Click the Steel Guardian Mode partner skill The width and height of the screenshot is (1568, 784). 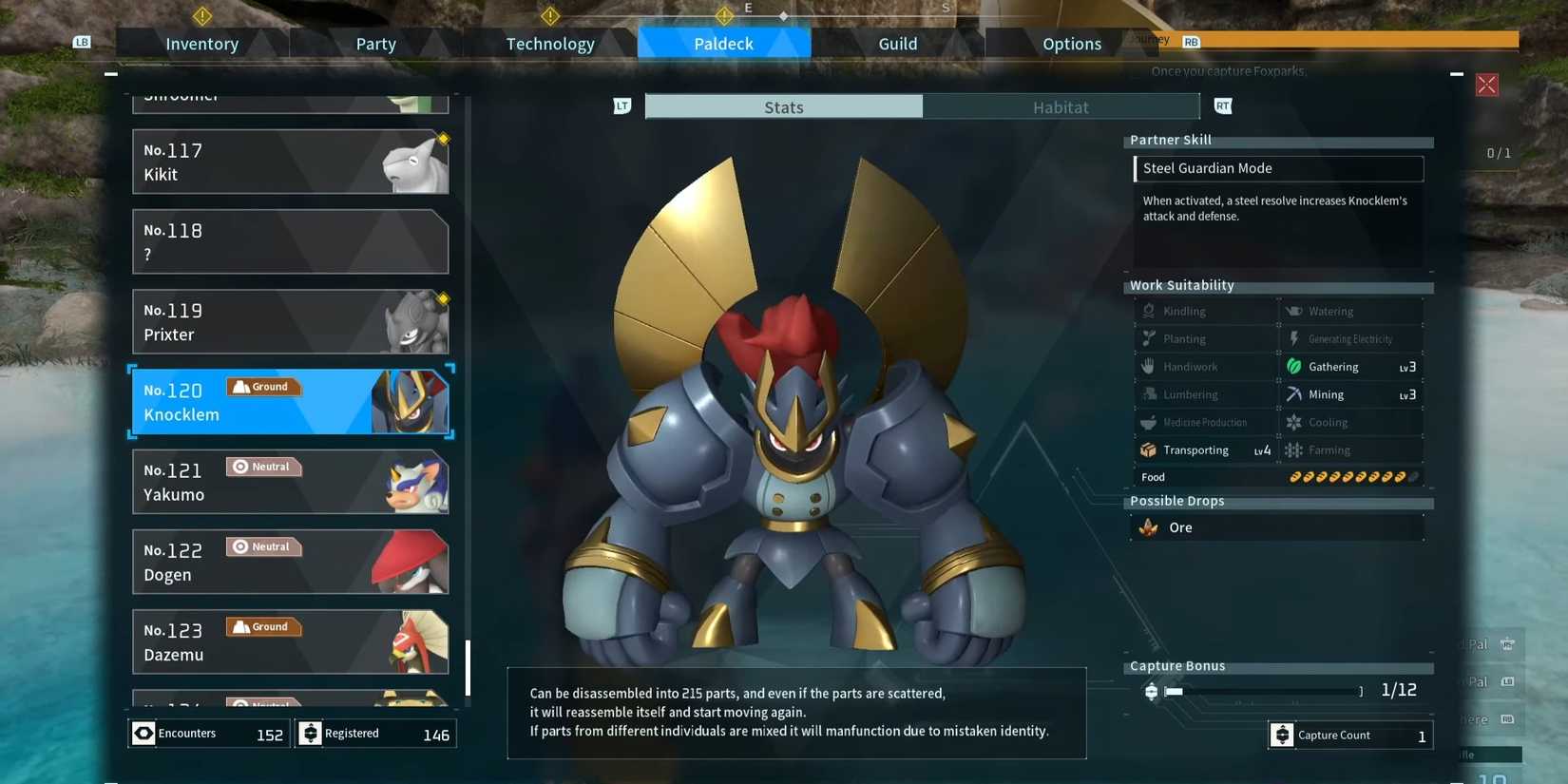pos(1278,168)
